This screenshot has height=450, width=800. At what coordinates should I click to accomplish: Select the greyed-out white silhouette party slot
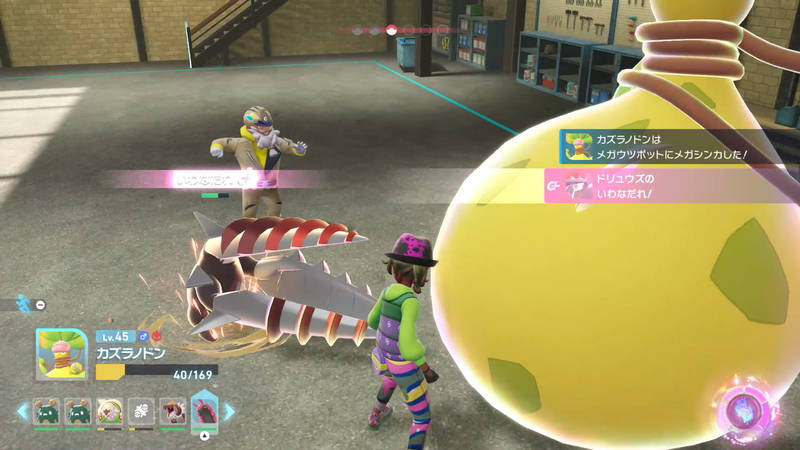[x=140, y=412]
